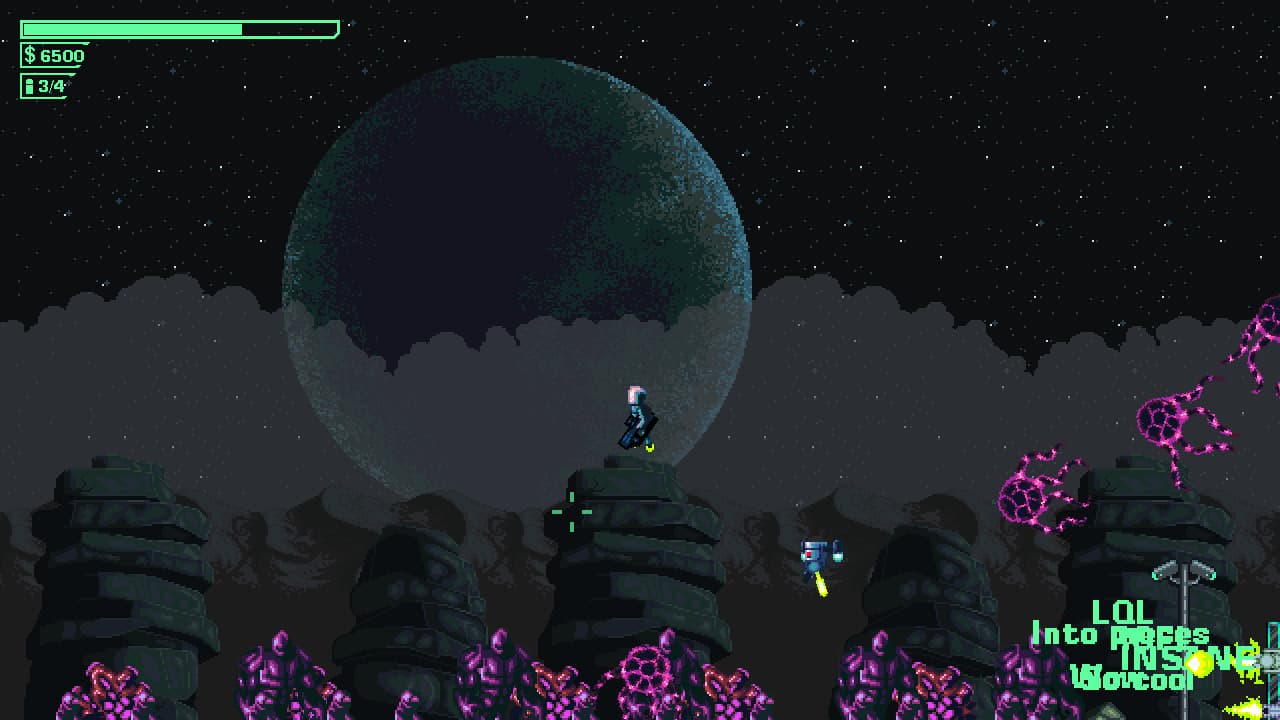This screenshot has height=720, width=1280.
Task: Click the bullet icon on the ammo counter
Action: pos(30,87)
